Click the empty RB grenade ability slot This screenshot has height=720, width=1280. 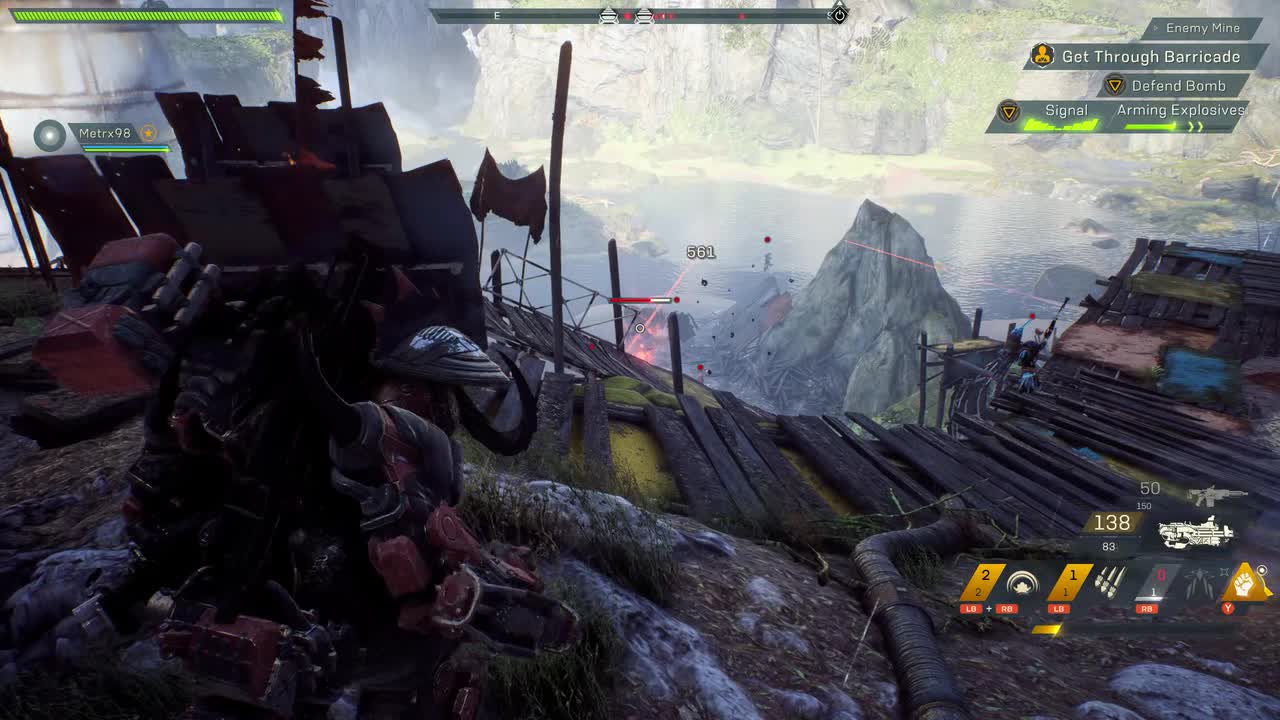(1160, 577)
